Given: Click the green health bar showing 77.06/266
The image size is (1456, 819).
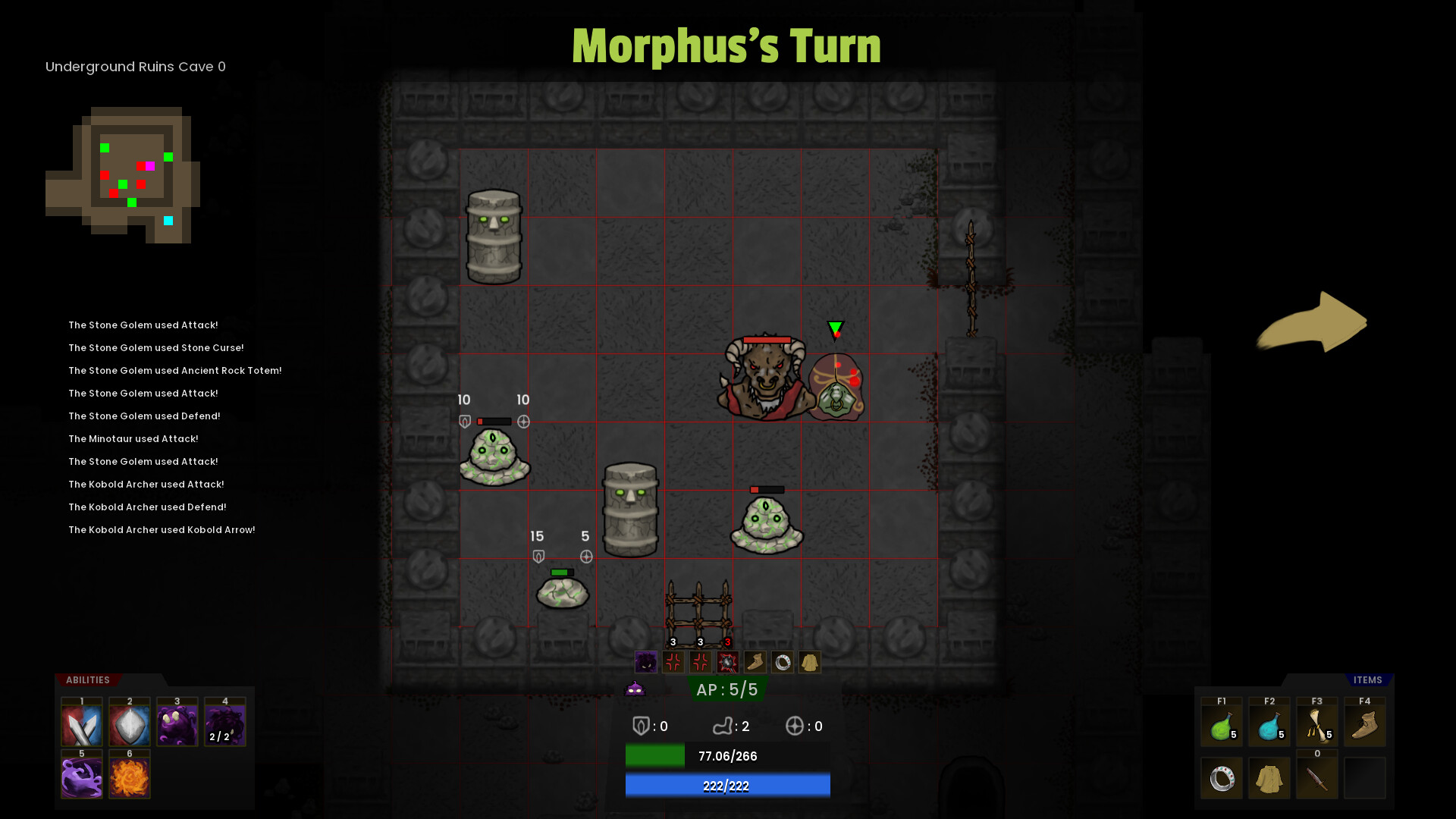Looking at the screenshot, I should click(726, 755).
